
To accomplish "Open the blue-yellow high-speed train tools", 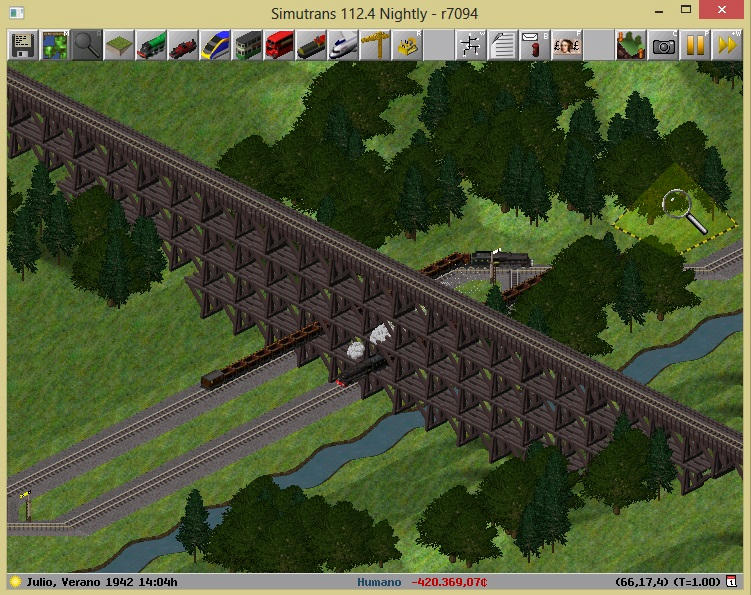I will click(x=214, y=45).
